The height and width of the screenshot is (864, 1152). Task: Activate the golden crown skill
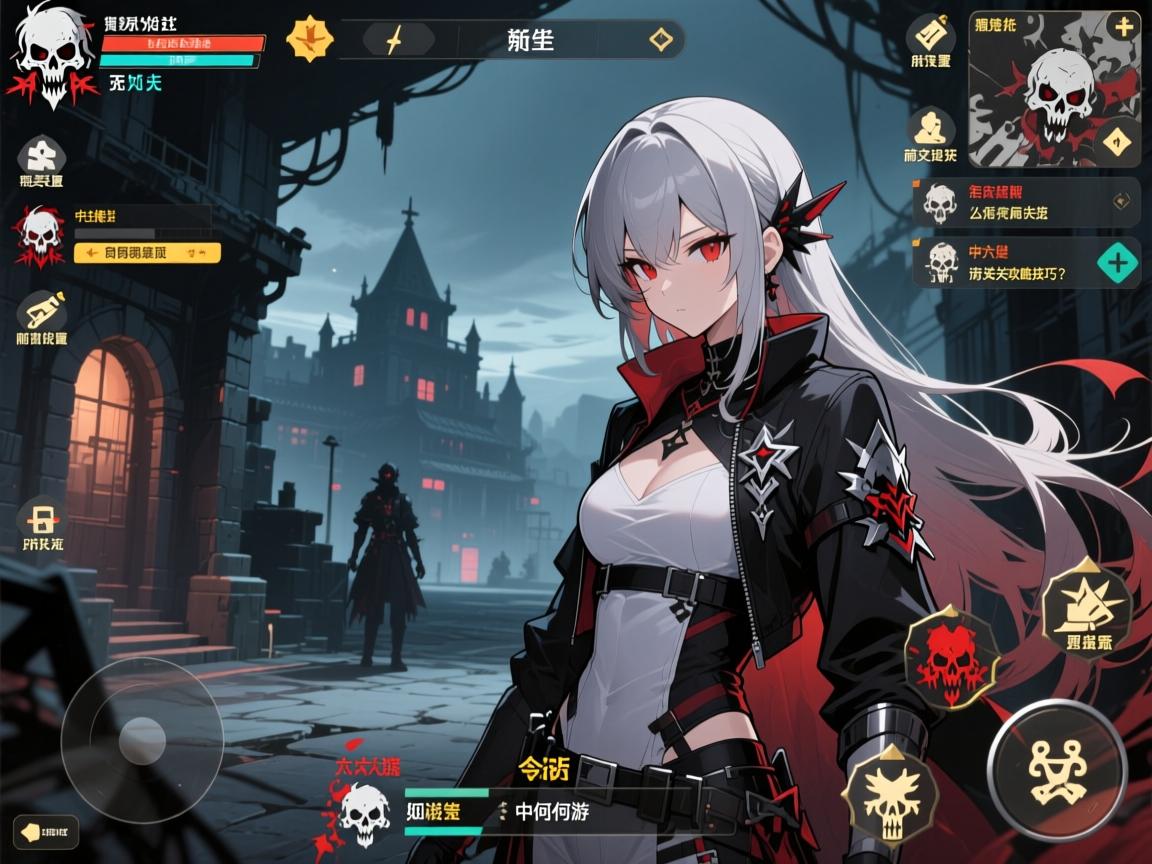coord(1087,605)
